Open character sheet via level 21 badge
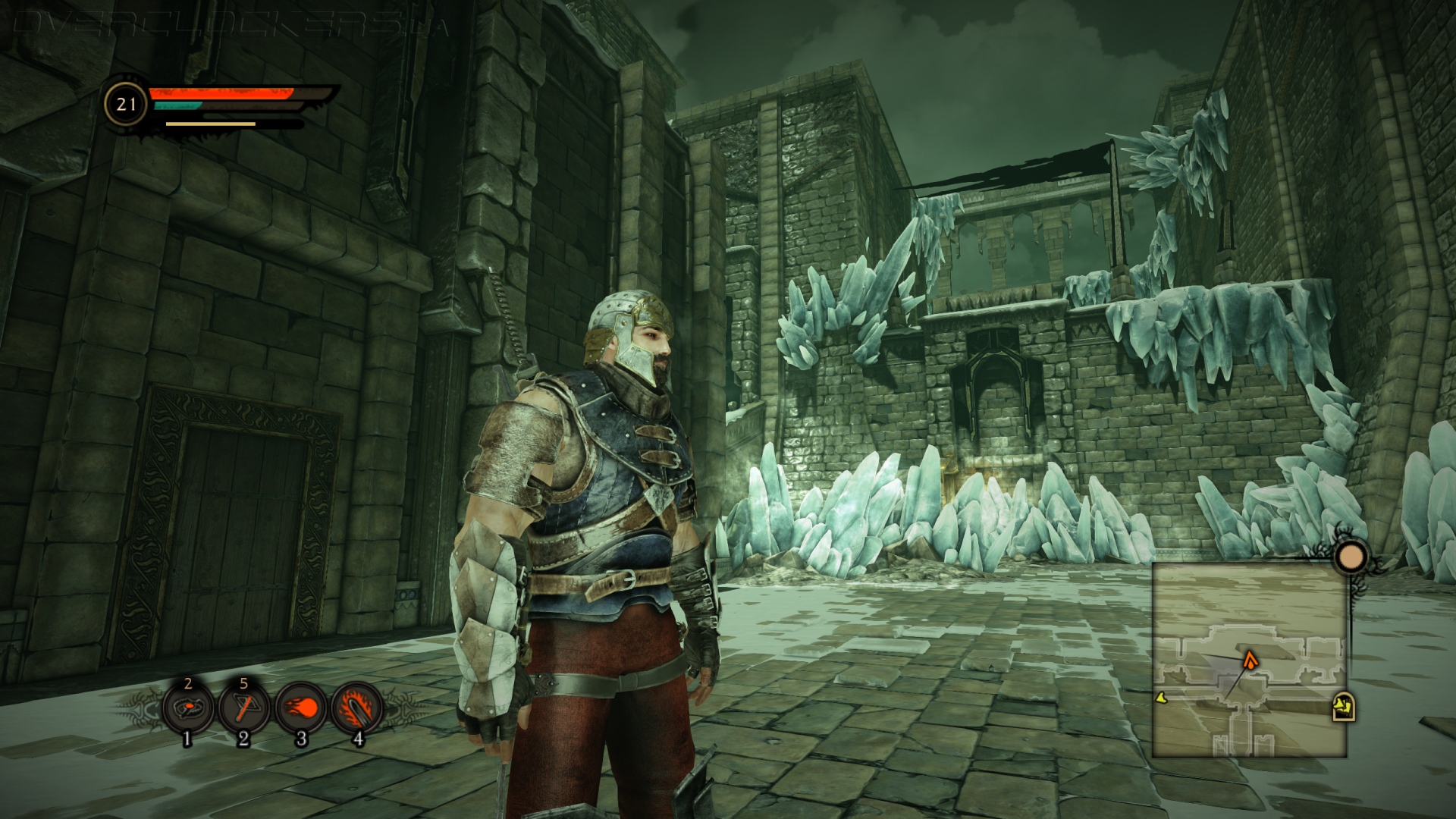Image resolution: width=1456 pixels, height=819 pixels. coord(126,104)
